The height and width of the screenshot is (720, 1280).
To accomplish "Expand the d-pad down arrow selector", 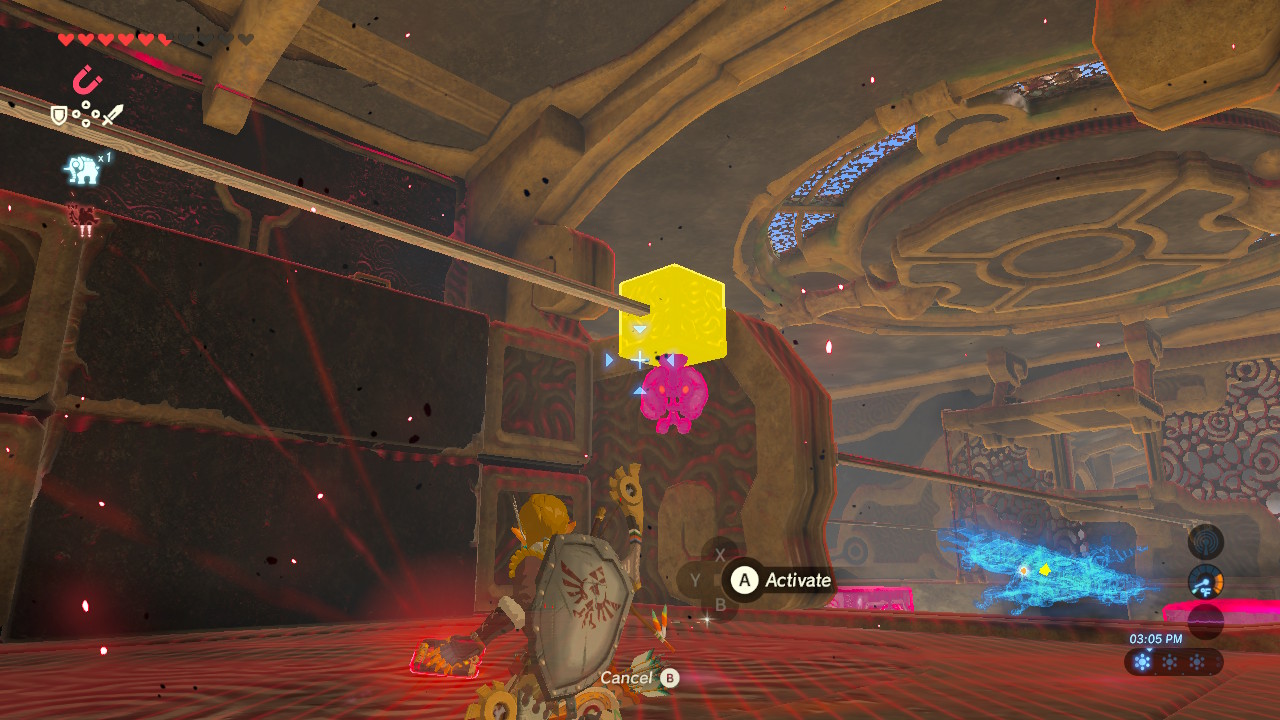I will (x=86, y=122).
